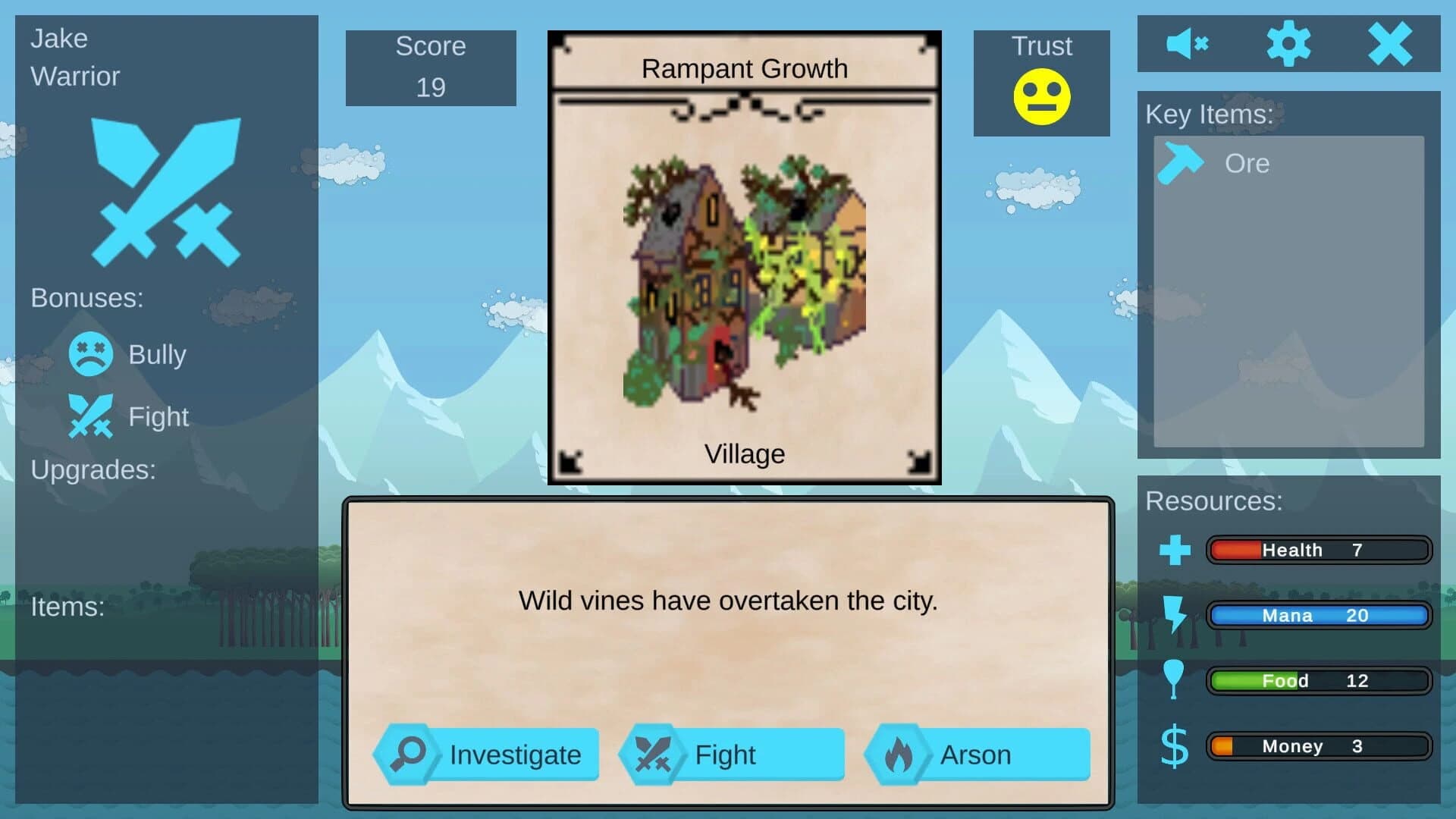Click the Fight crossed swords icon
Image resolution: width=1456 pixels, height=819 pixels.
click(654, 753)
